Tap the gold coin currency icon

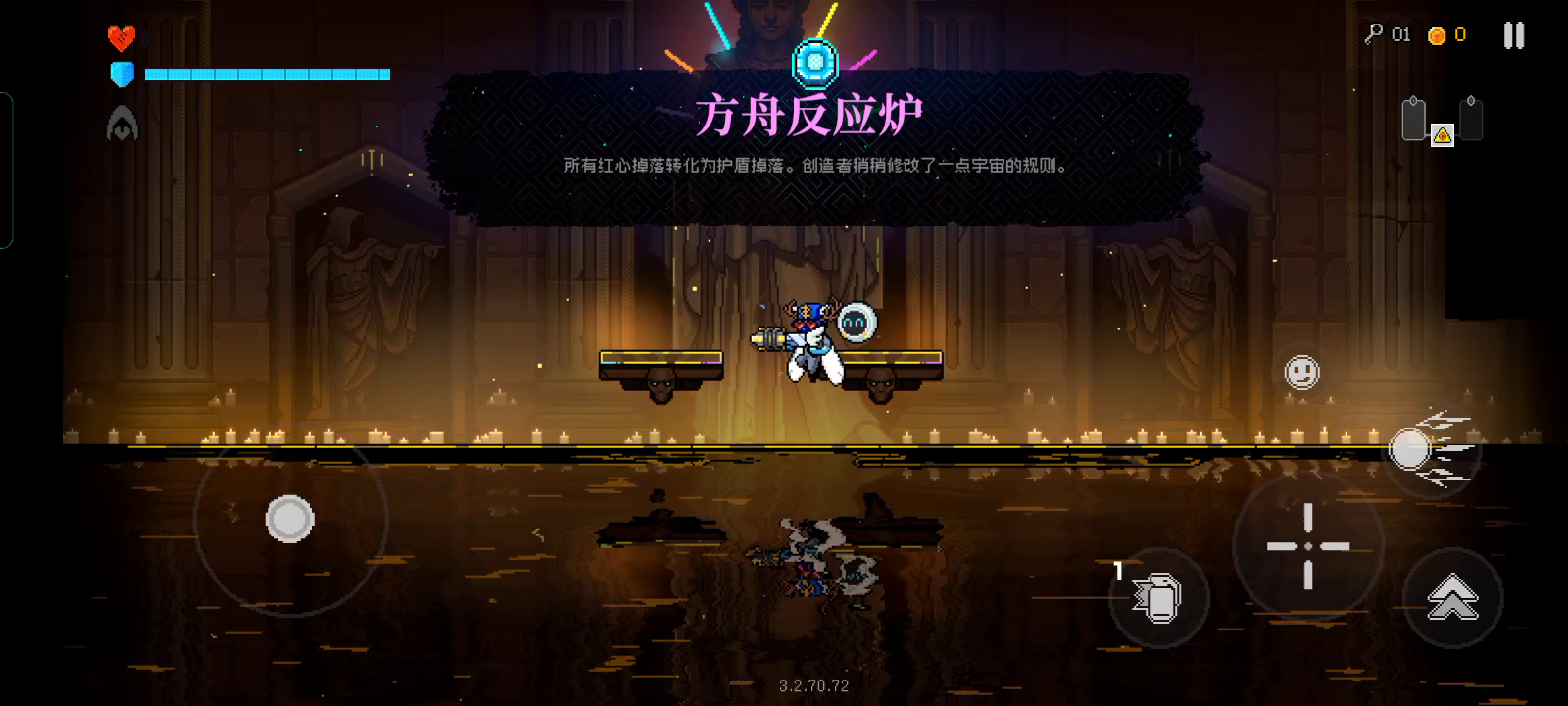[x=1439, y=34]
